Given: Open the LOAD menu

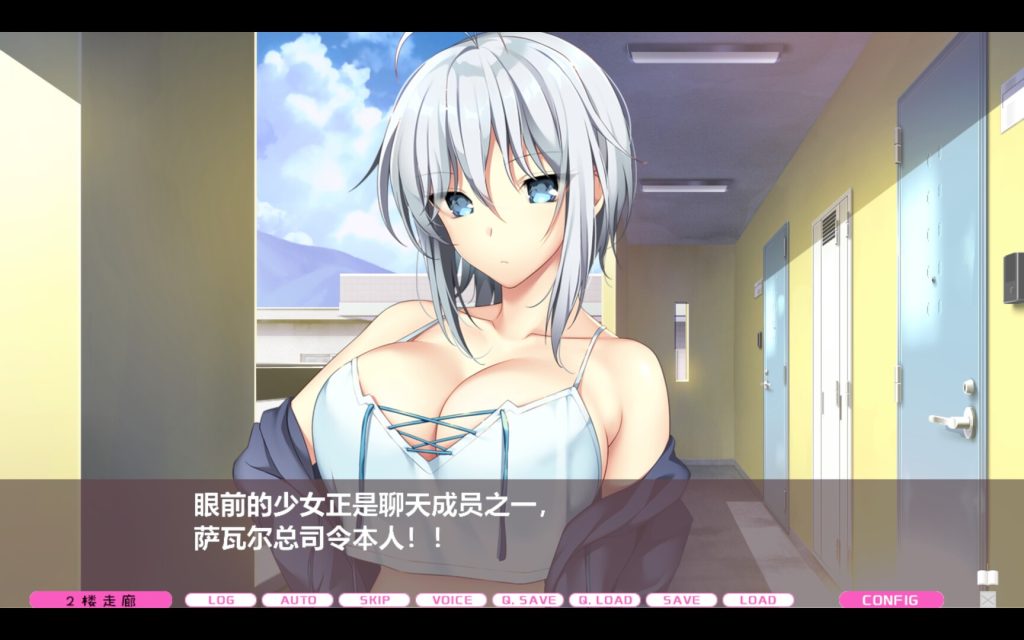Looking at the screenshot, I should coord(758,600).
